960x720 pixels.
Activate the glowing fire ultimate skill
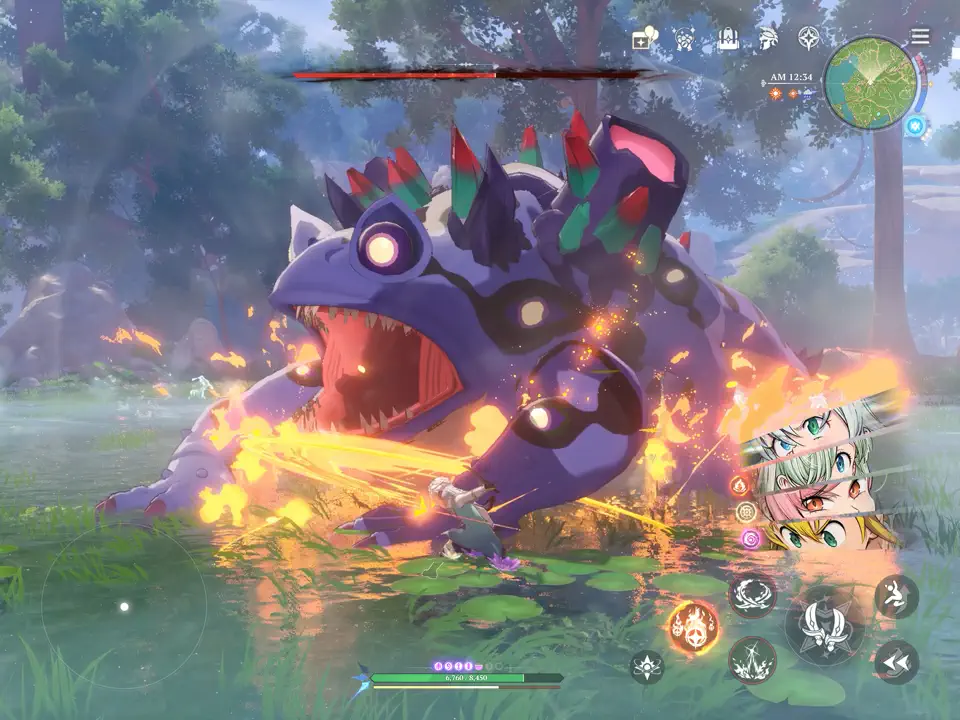[x=693, y=626]
